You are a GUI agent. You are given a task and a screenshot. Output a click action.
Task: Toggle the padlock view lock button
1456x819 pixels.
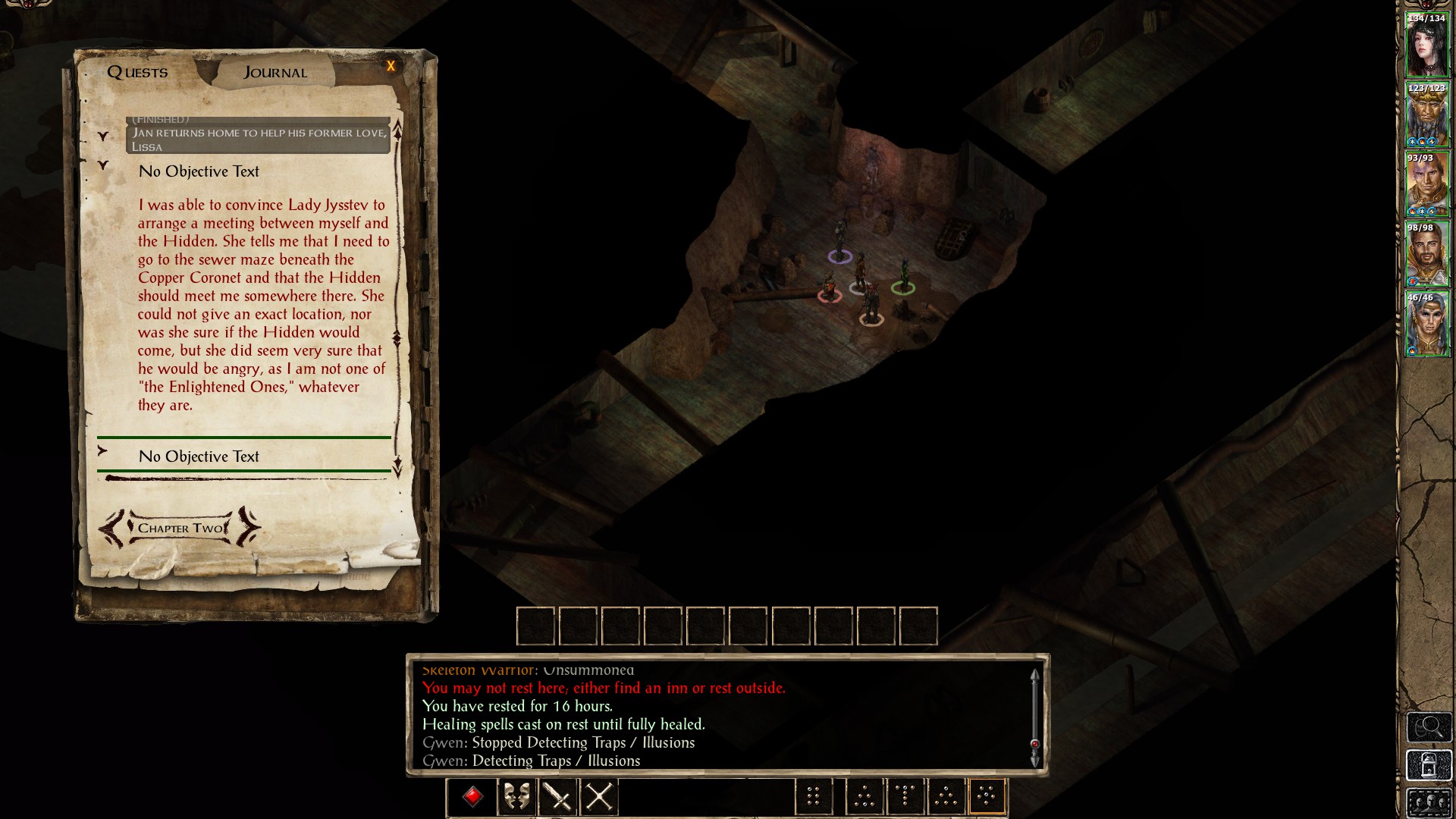1429,766
